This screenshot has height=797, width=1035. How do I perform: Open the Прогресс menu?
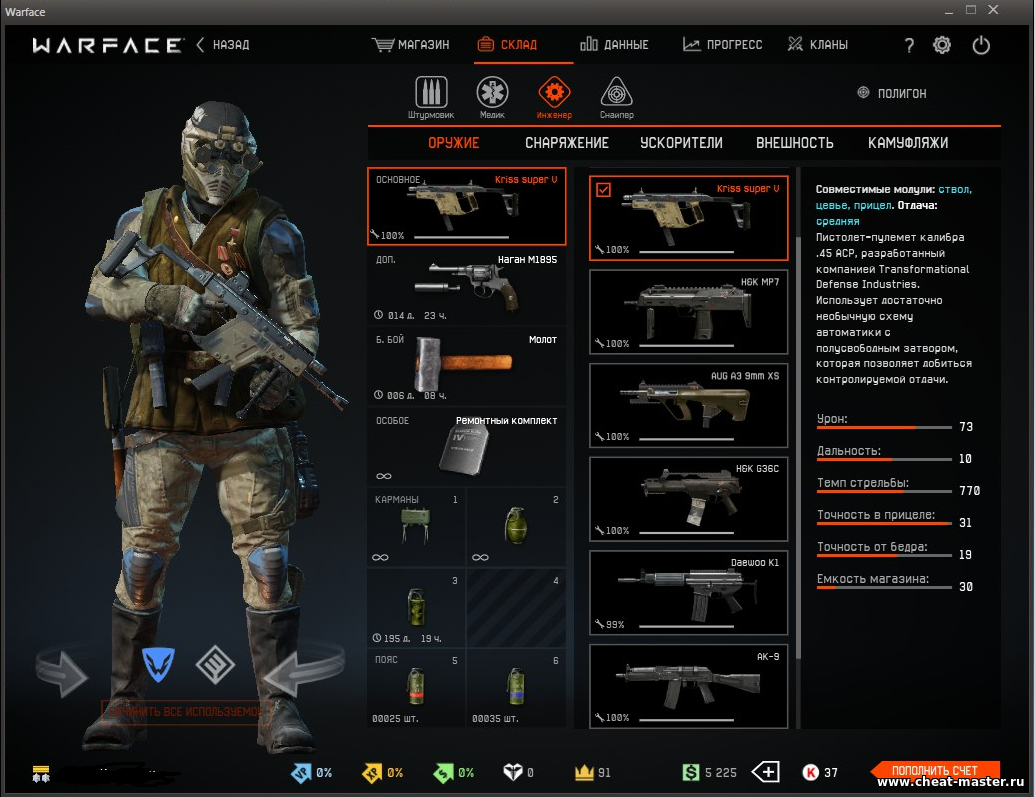[723, 45]
